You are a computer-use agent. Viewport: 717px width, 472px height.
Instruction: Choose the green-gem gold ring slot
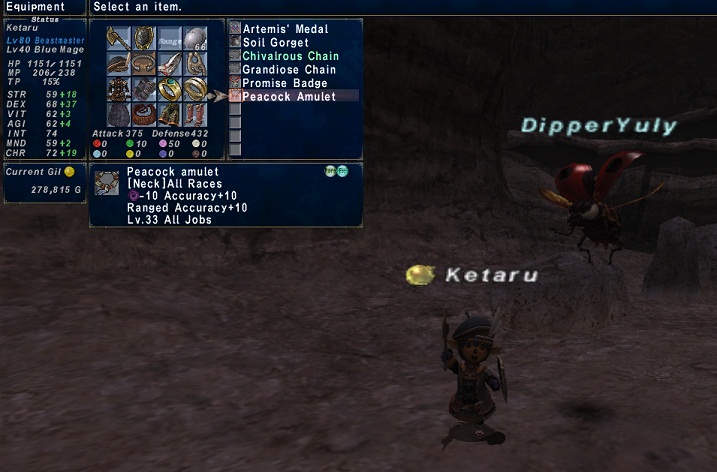point(170,88)
